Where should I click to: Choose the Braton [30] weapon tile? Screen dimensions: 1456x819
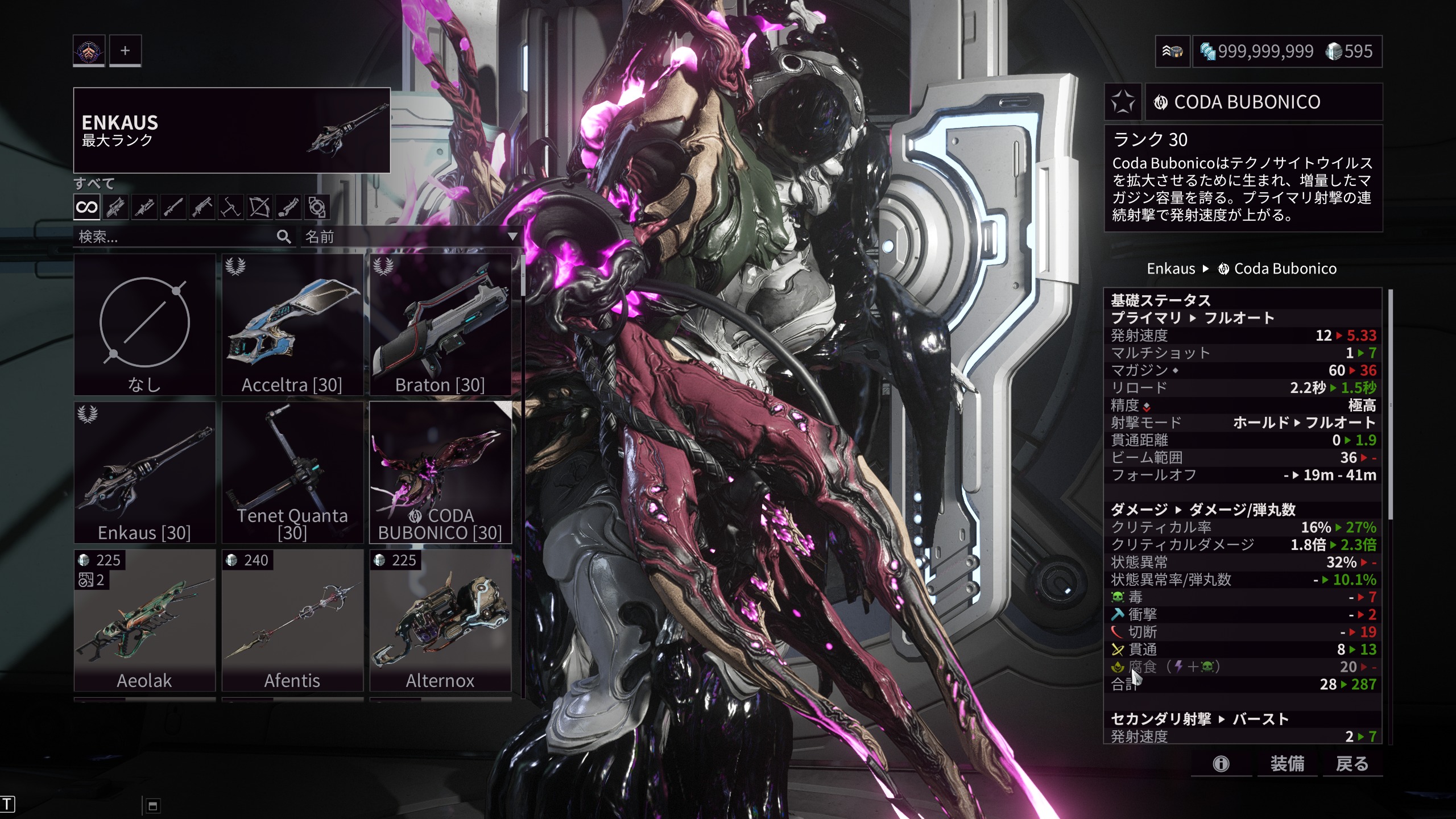coord(440,325)
